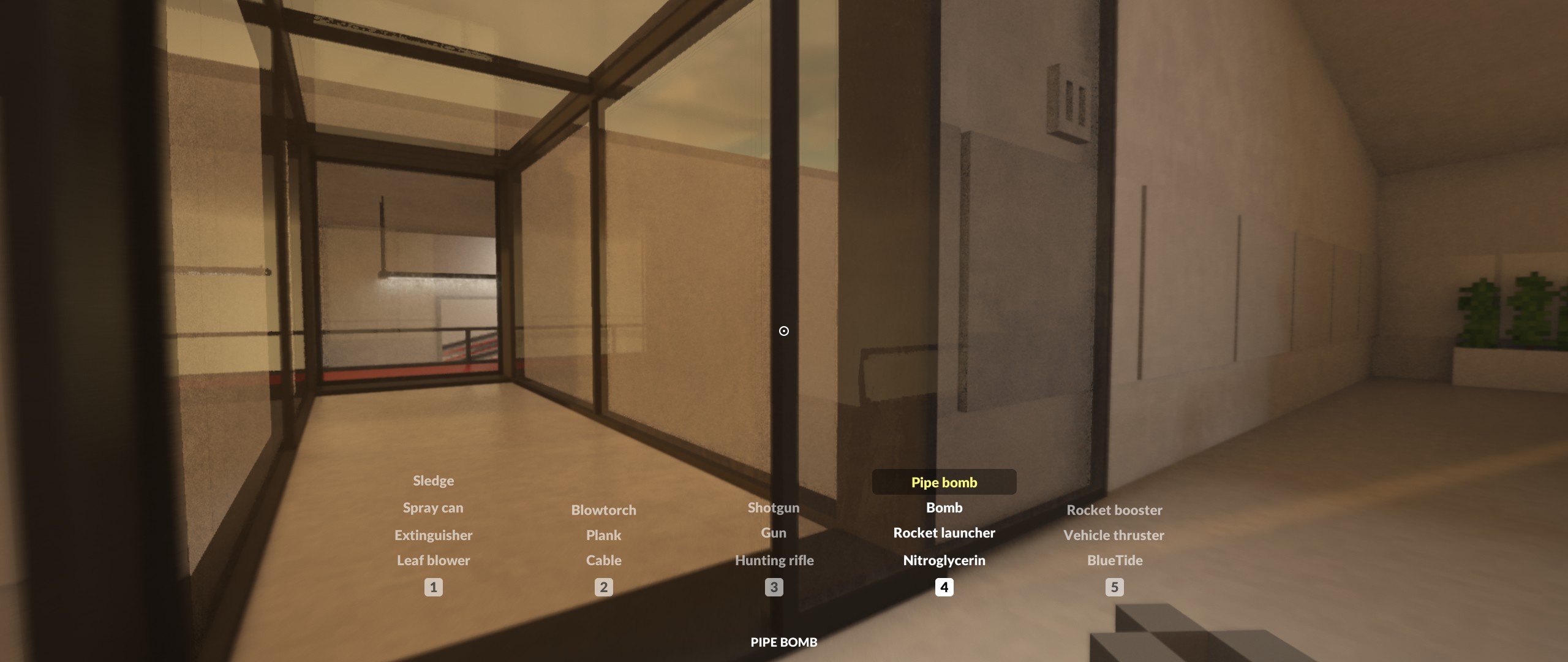Choose the Leaf blower
Viewport: 1568px width, 662px height.
pos(433,560)
